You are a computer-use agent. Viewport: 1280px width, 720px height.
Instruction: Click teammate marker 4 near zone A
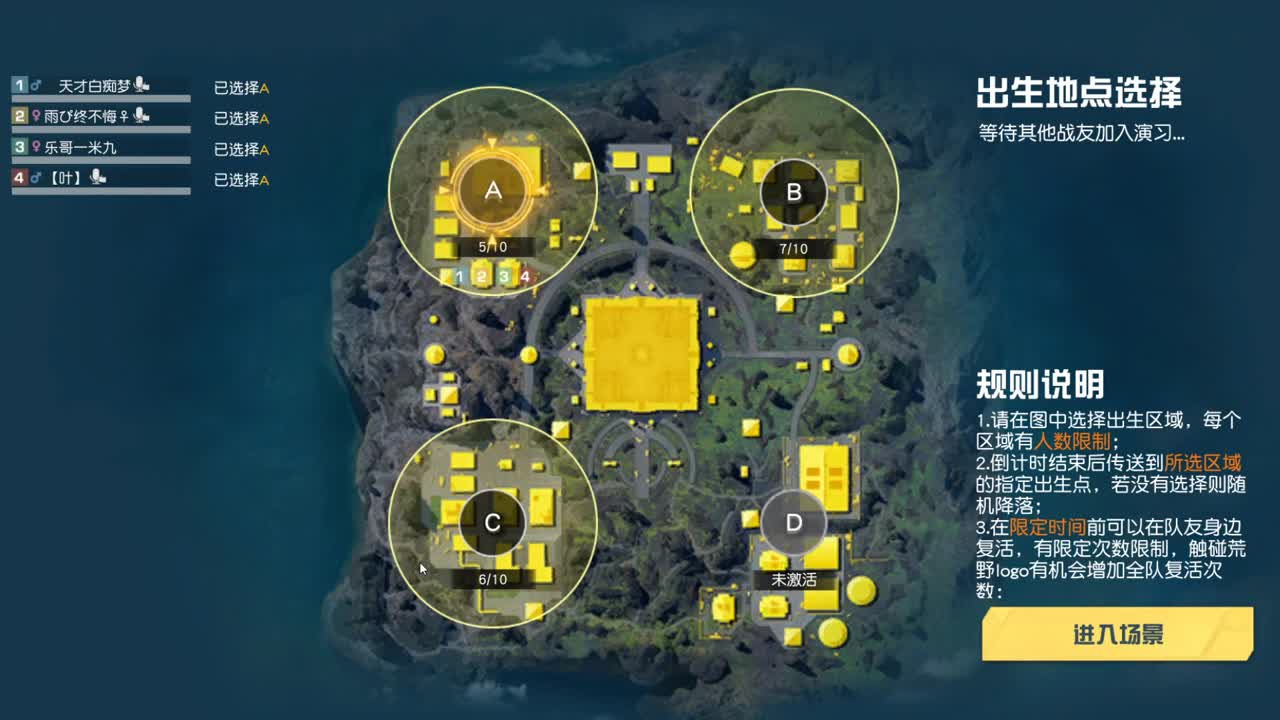[524, 276]
